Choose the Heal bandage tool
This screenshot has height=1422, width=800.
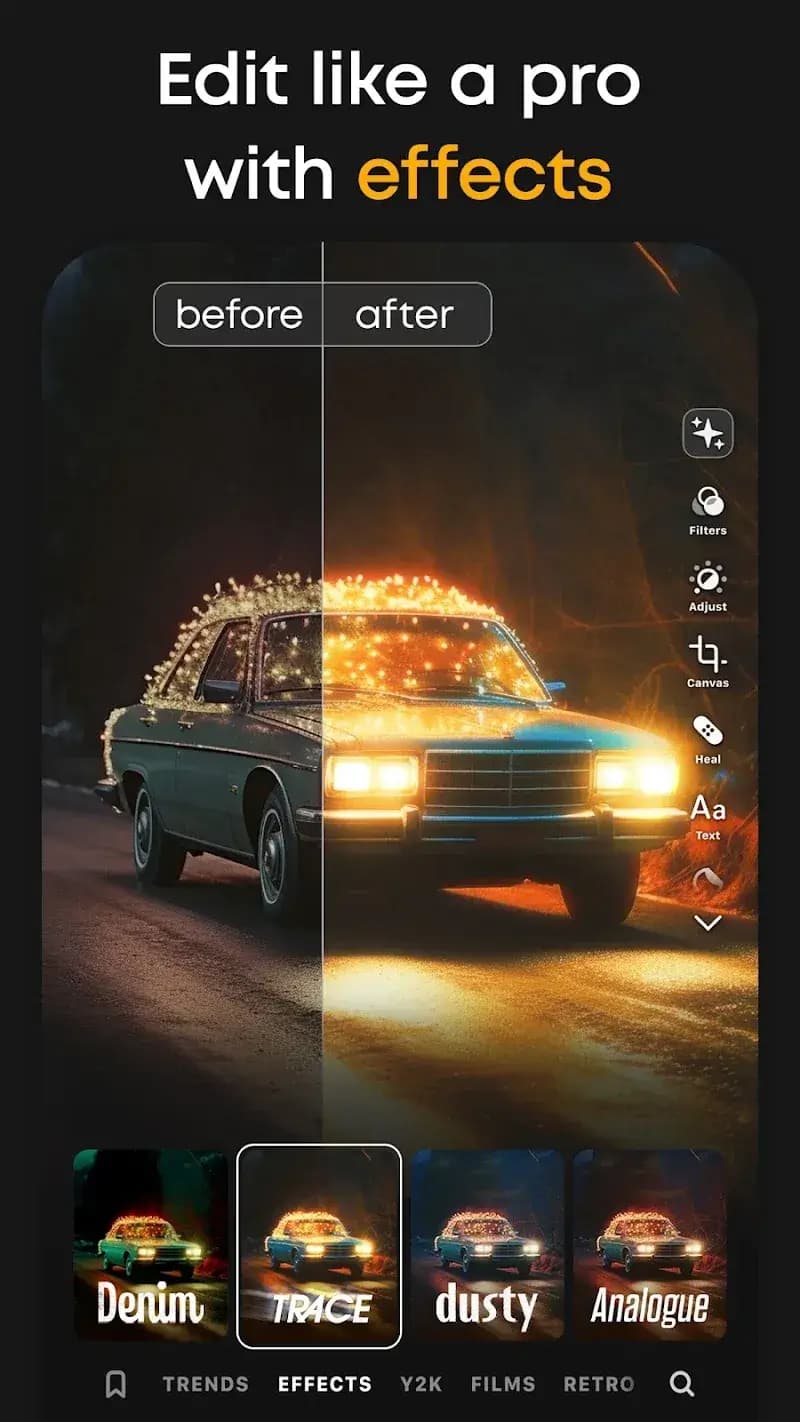(708, 737)
